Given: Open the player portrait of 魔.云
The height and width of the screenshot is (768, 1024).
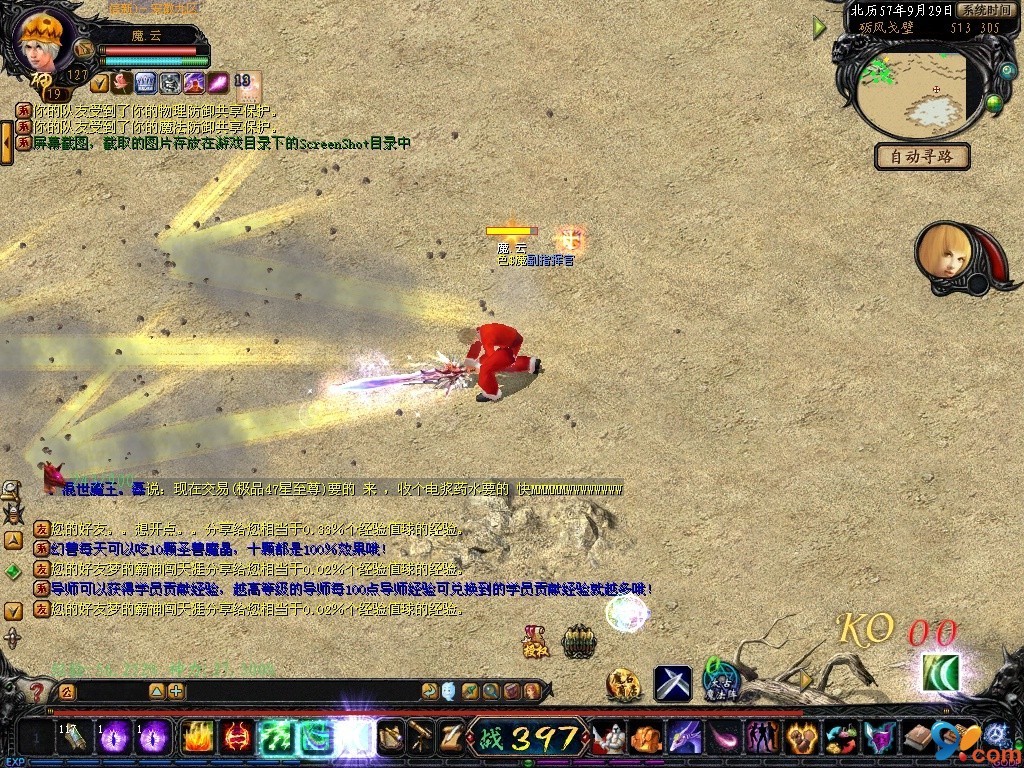Looking at the screenshot, I should [x=45, y=40].
